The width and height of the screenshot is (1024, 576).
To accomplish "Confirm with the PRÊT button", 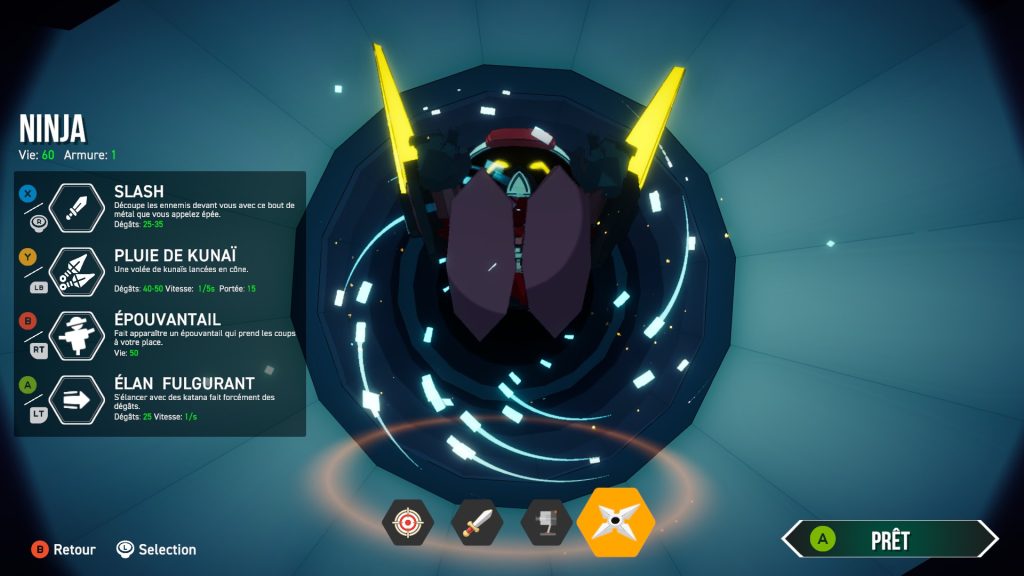I will (x=889, y=540).
